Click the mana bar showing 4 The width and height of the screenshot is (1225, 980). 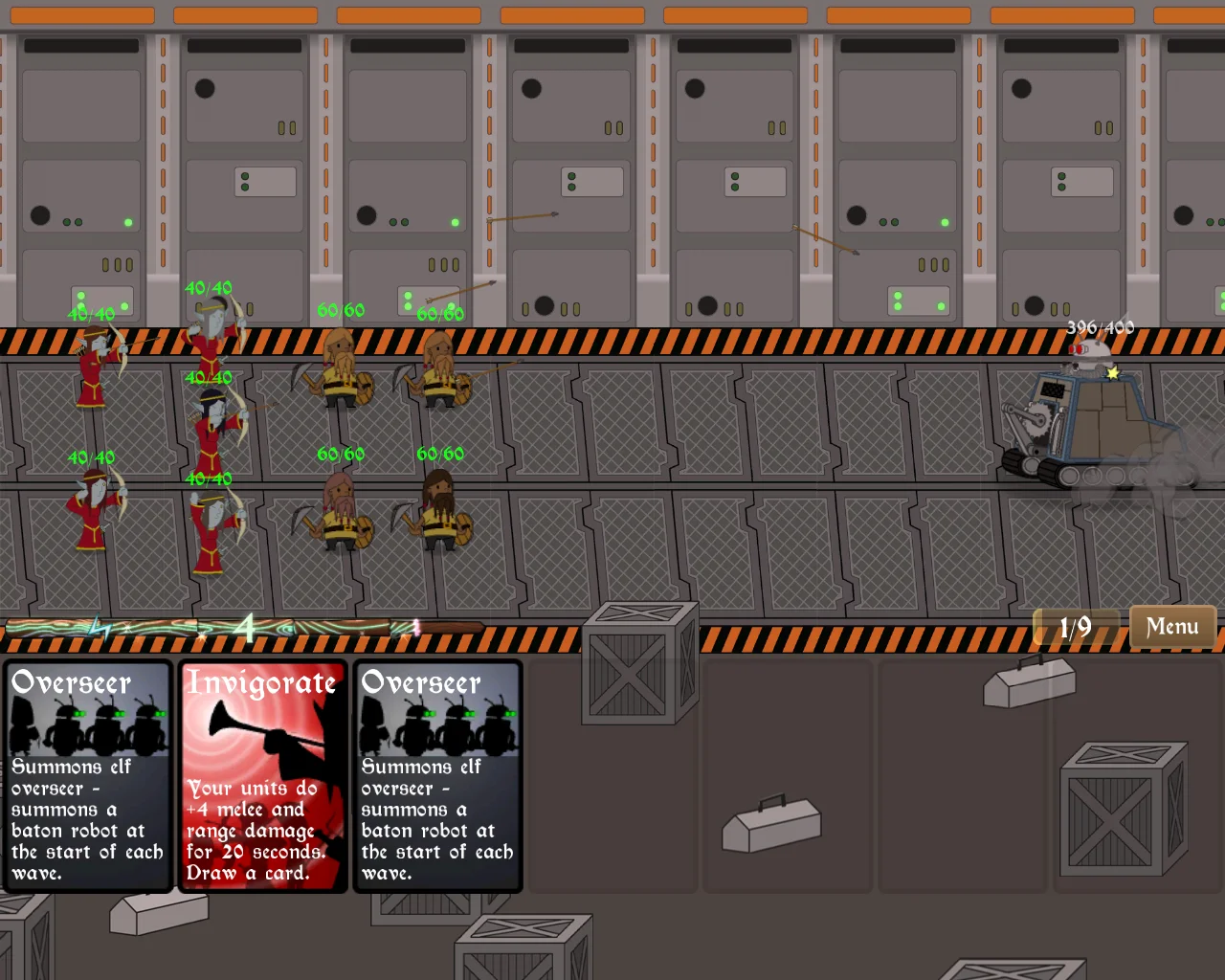(x=244, y=629)
